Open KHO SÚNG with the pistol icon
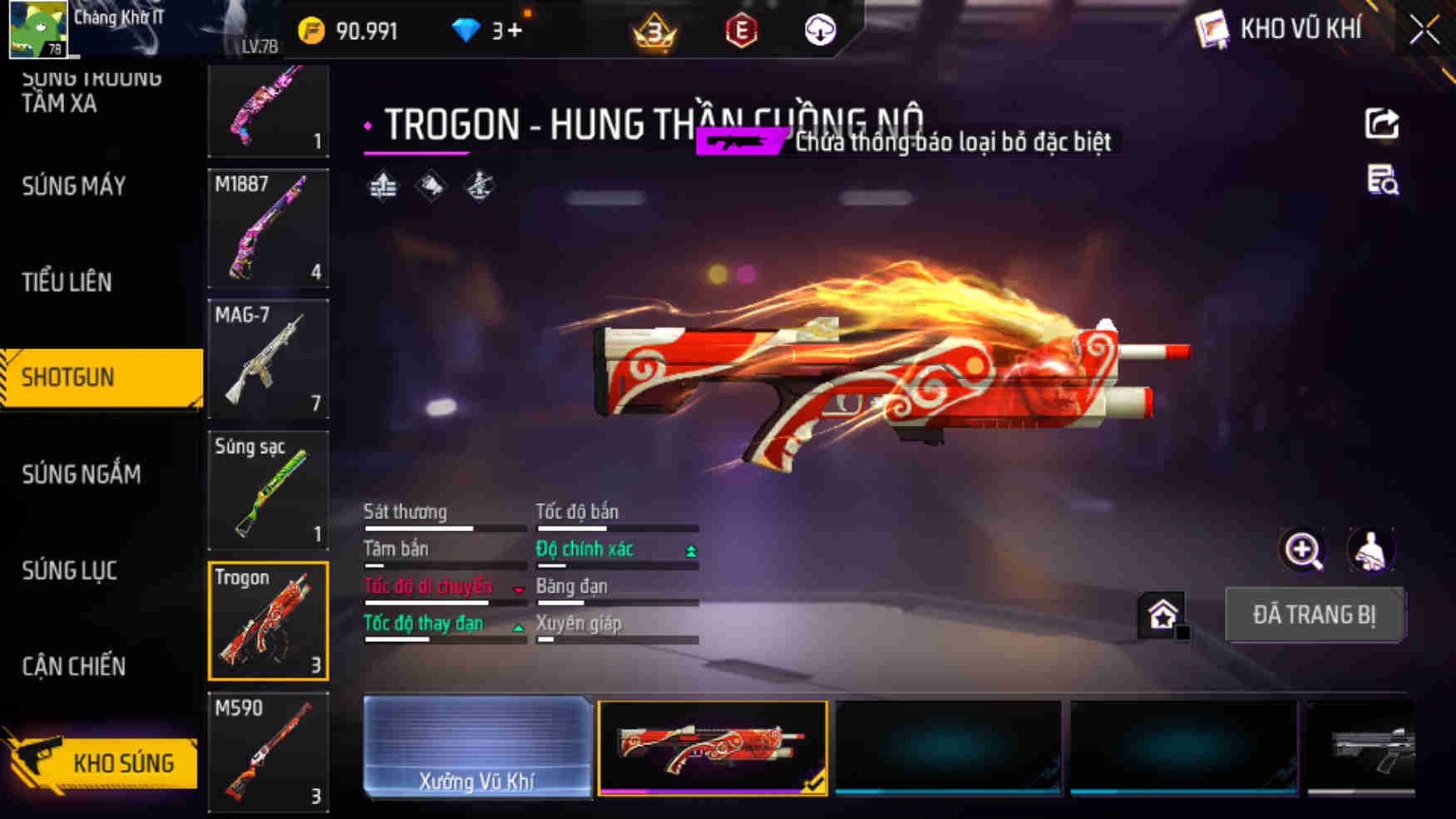This screenshot has height=819, width=1456. [x=102, y=762]
